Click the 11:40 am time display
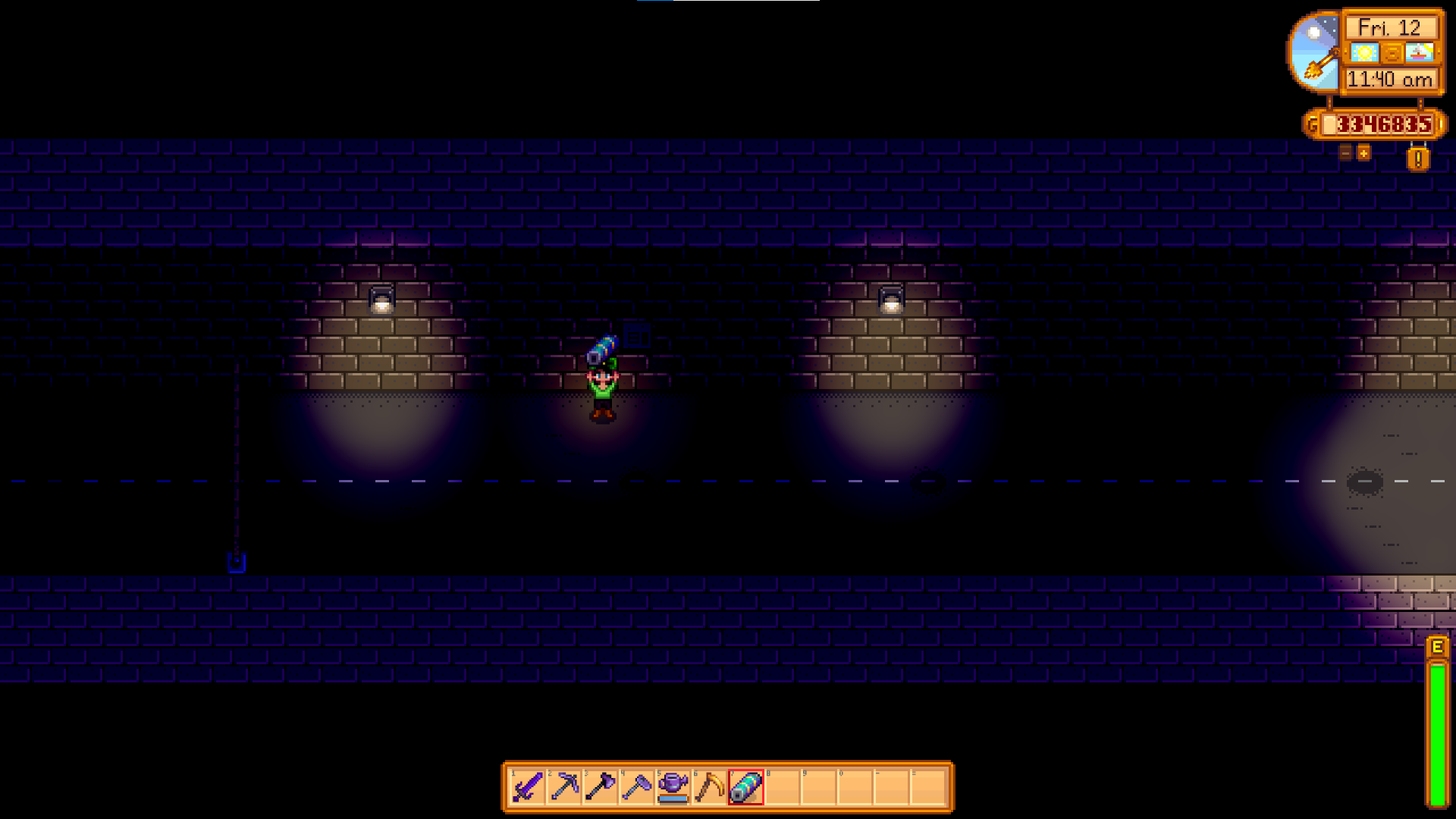This screenshot has width=1456, height=819. 1390,80
